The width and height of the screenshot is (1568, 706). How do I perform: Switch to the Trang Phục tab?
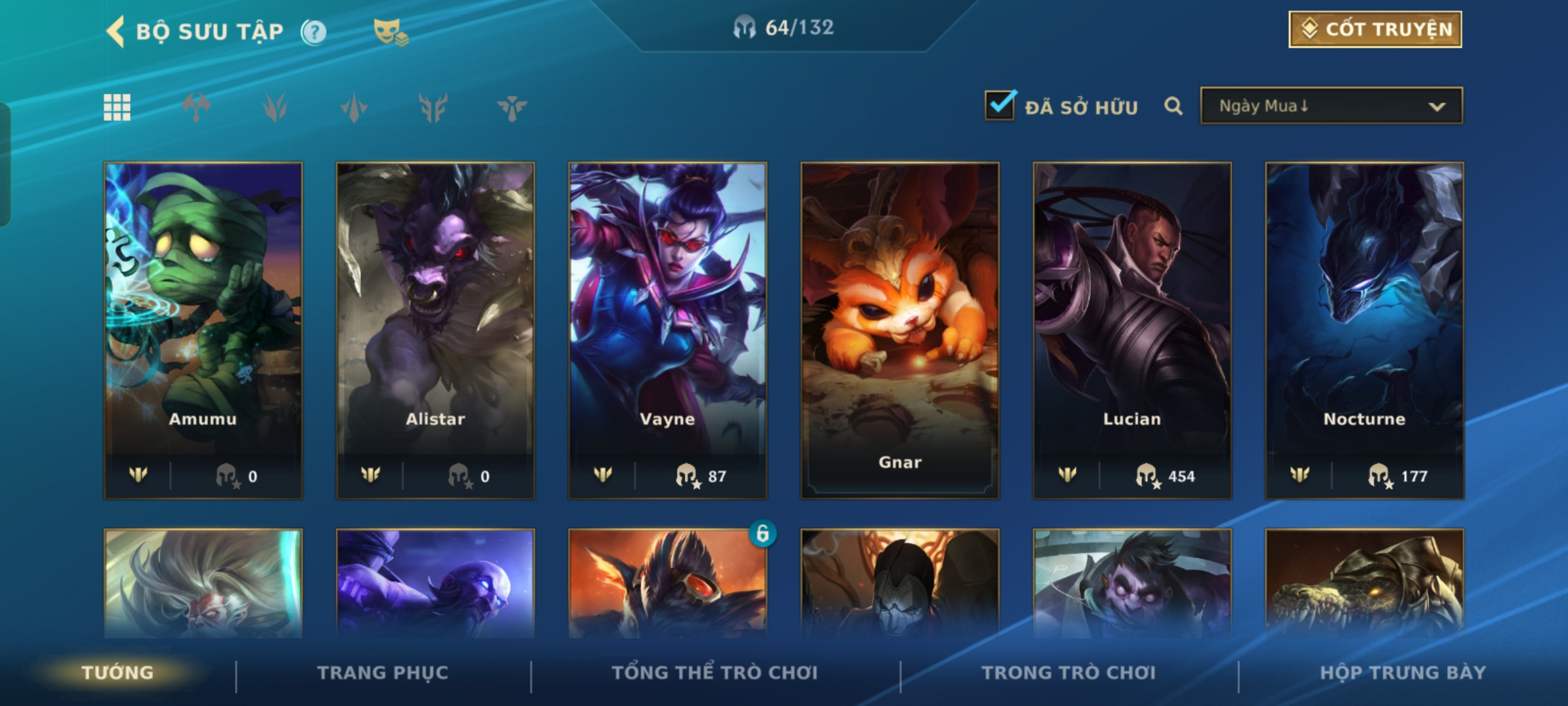point(383,673)
